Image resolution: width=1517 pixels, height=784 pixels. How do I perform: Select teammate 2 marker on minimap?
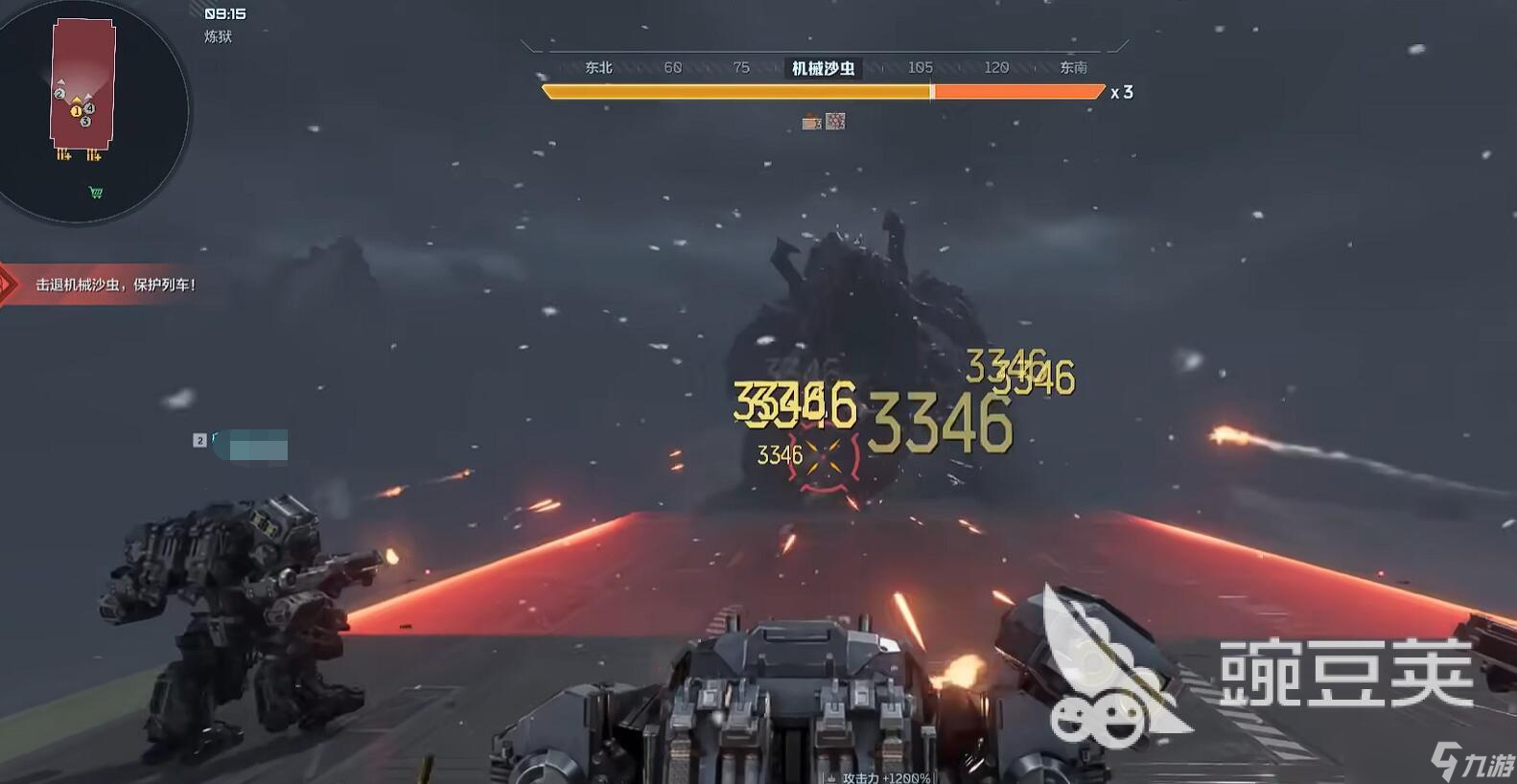[x=59, y=94]
